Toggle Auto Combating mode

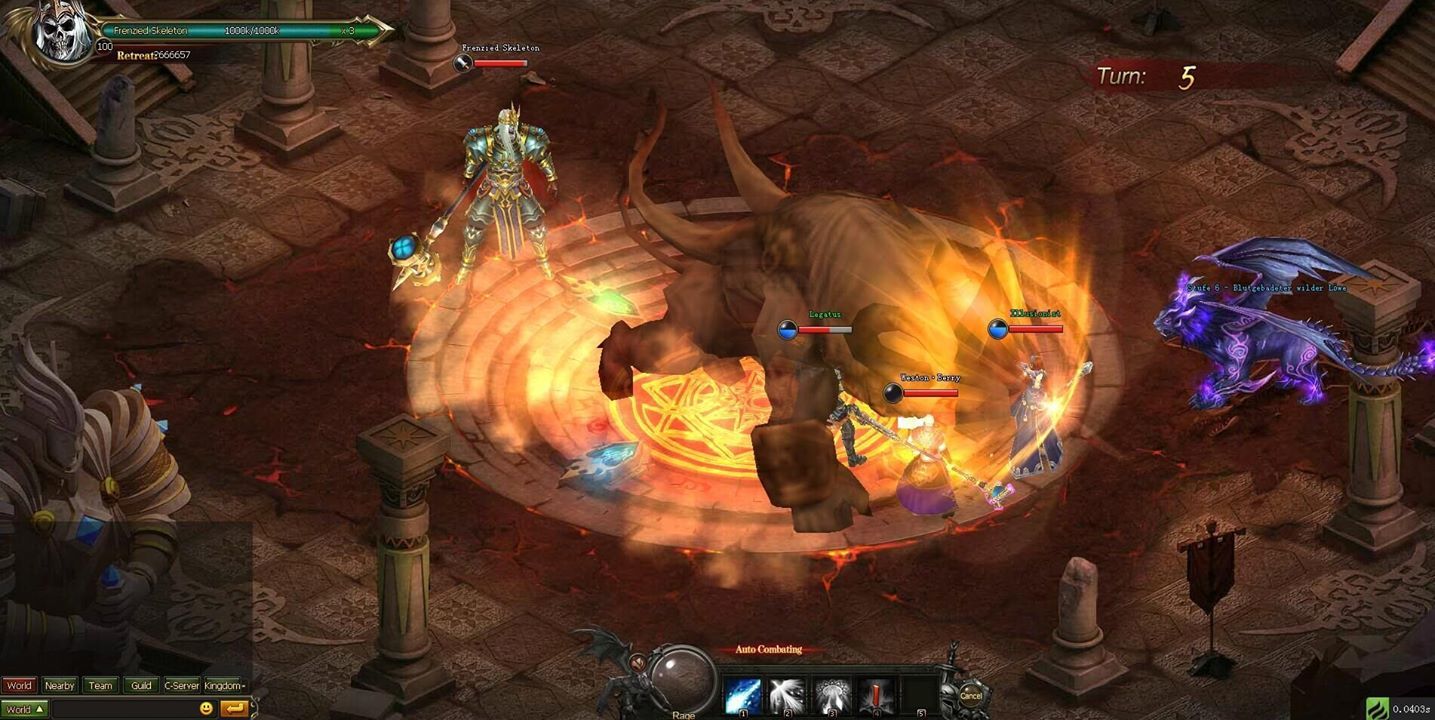pos(769,649)
